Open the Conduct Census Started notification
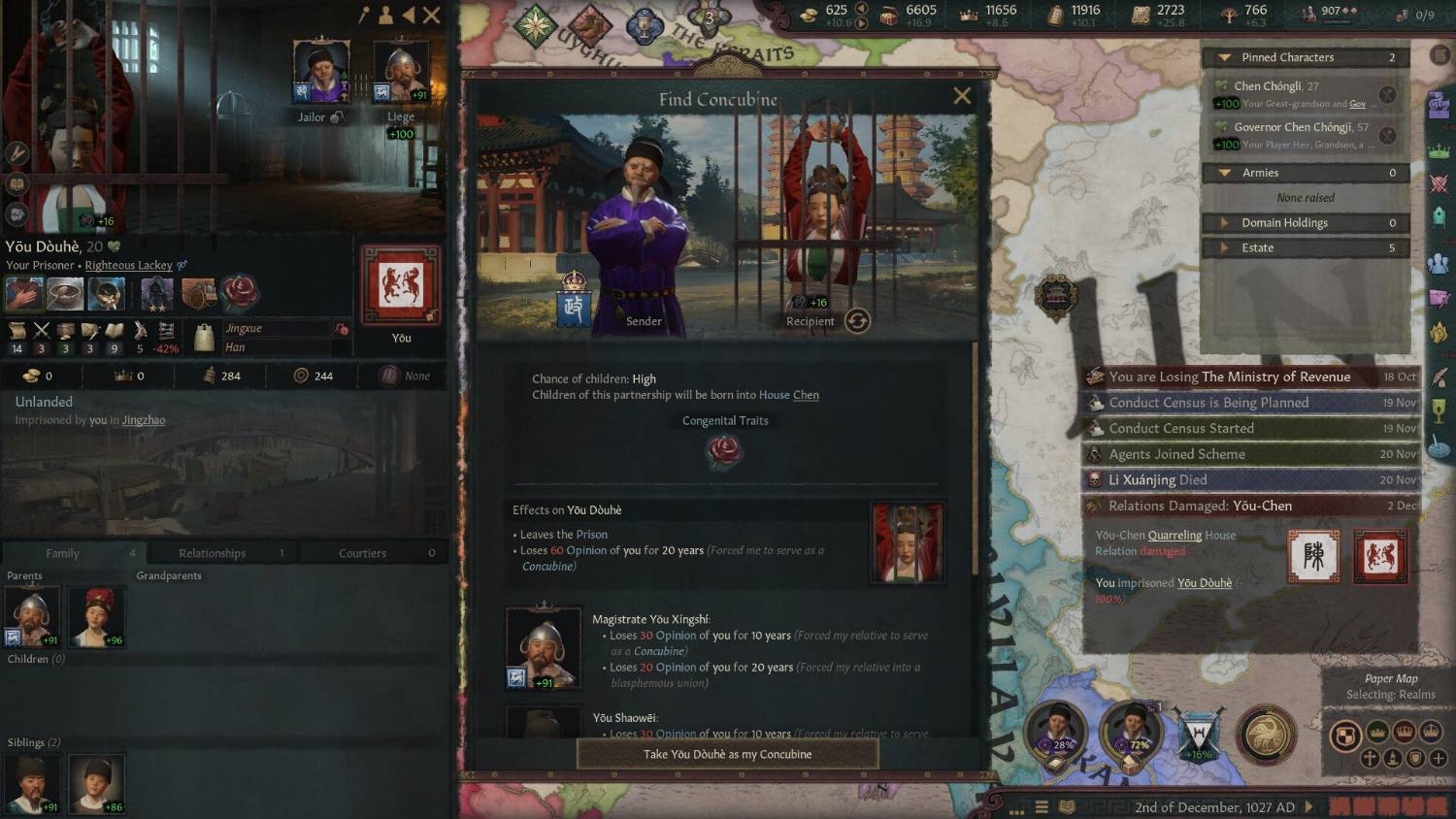This screenshot has height=819, width=1456. 1181,428
